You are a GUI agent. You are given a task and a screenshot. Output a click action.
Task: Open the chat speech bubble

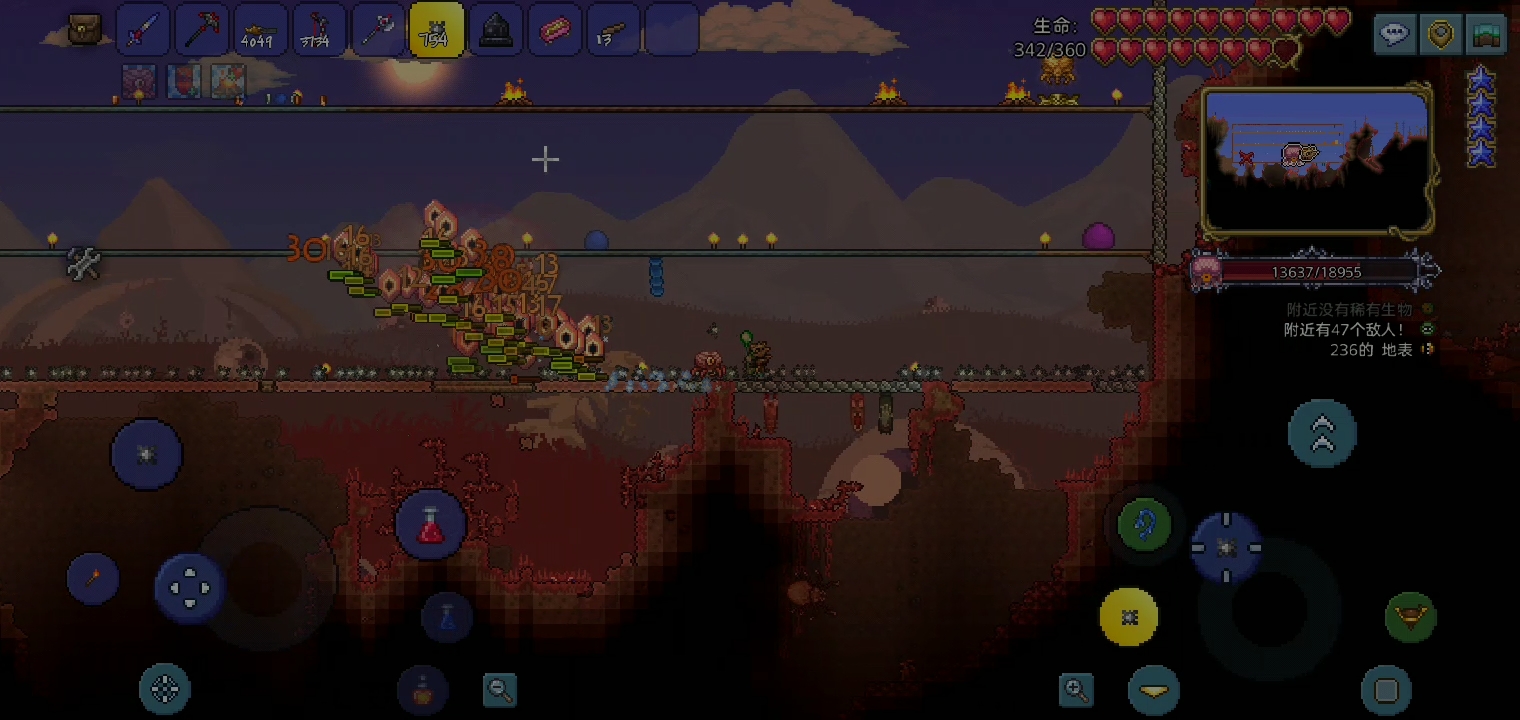[x=1394, y=34]
